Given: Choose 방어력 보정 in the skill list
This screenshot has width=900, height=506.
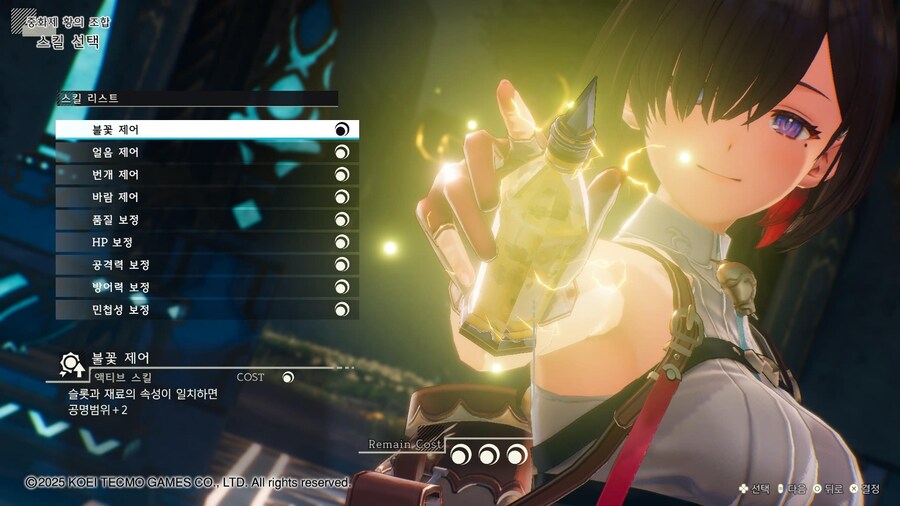Looking at the screenshot, I should pyautogui.click(x=206, y=287).
